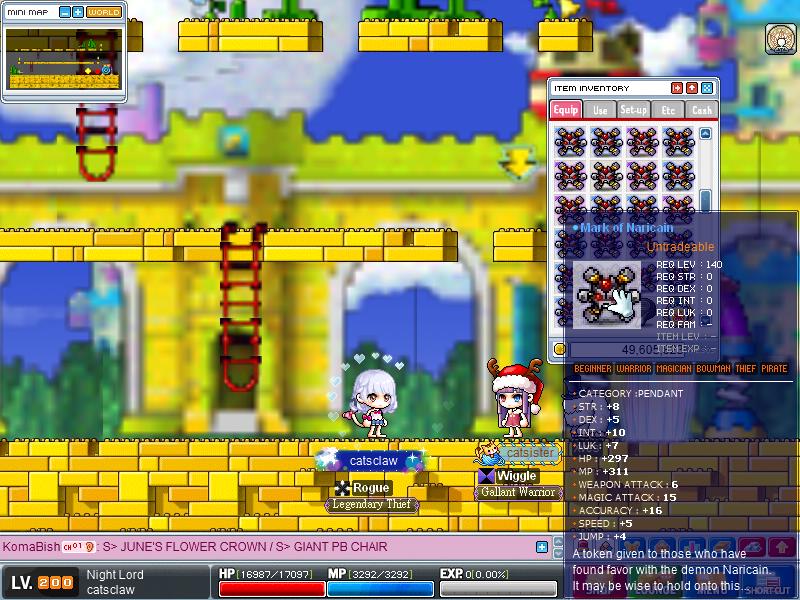This screenshot has width=800, height=600.
Task: Click the round character portrait icon
Action: 780,40
